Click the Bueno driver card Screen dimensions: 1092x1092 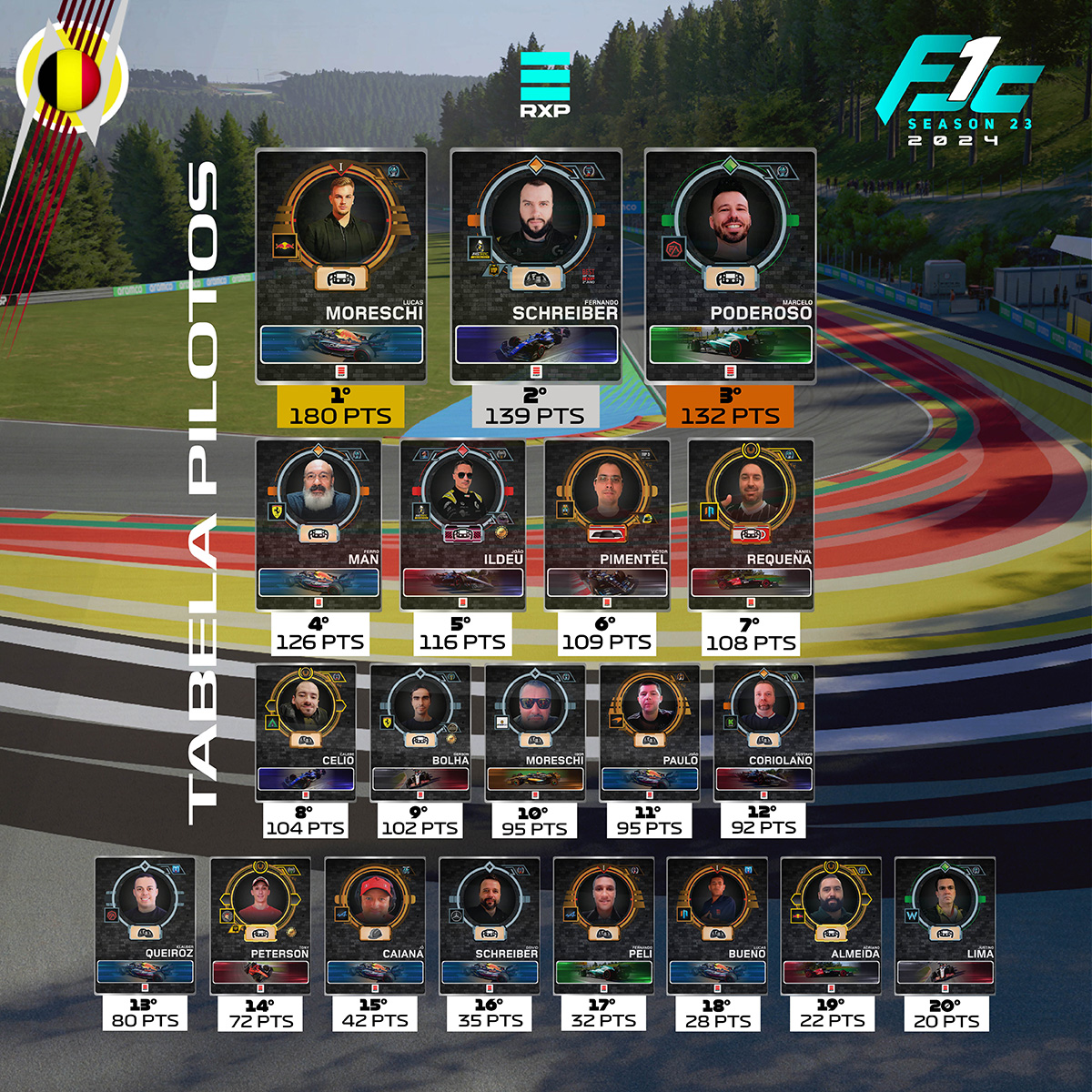717,925
